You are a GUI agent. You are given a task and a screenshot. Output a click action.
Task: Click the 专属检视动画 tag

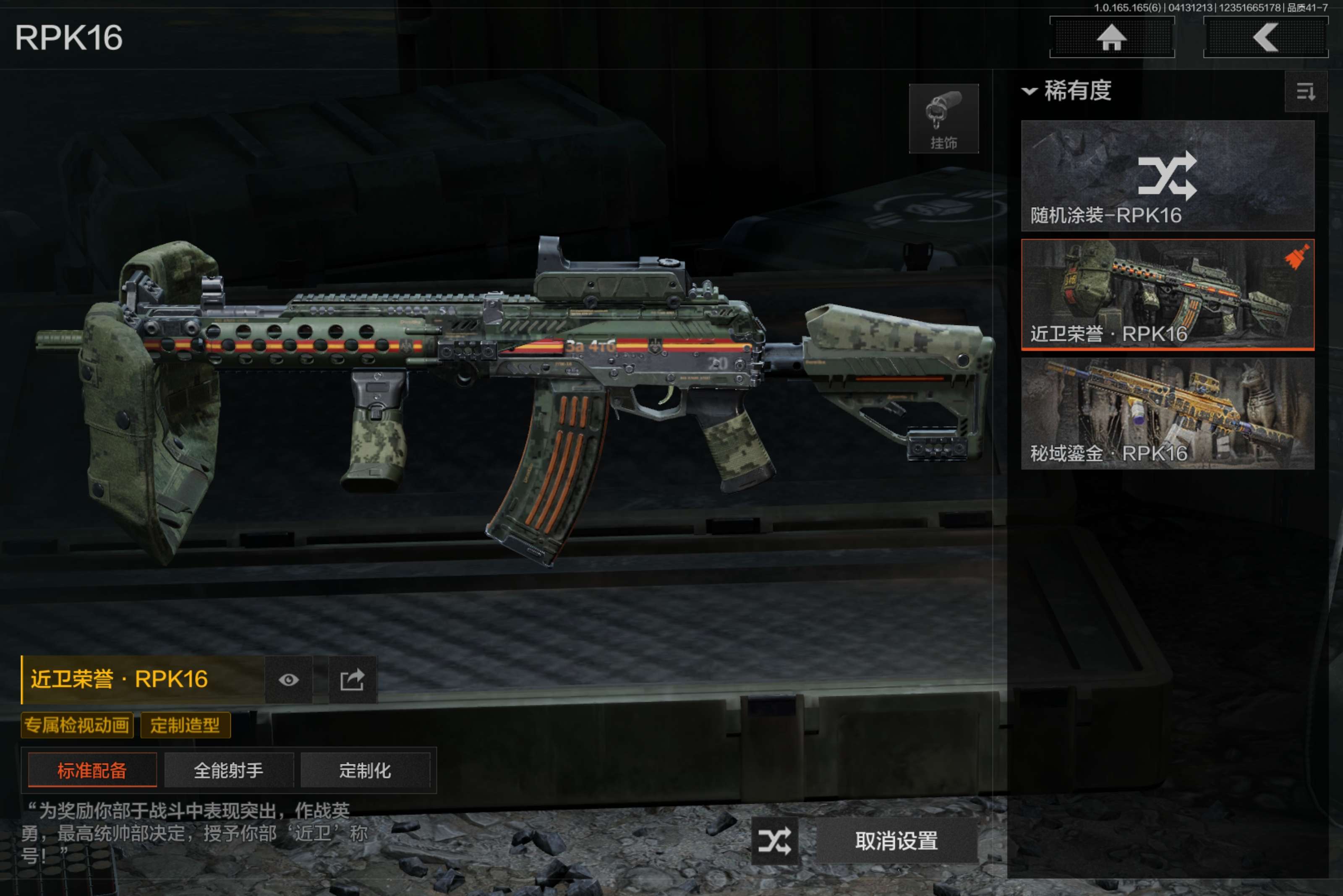pyautogui.click(x=77, y=725)
